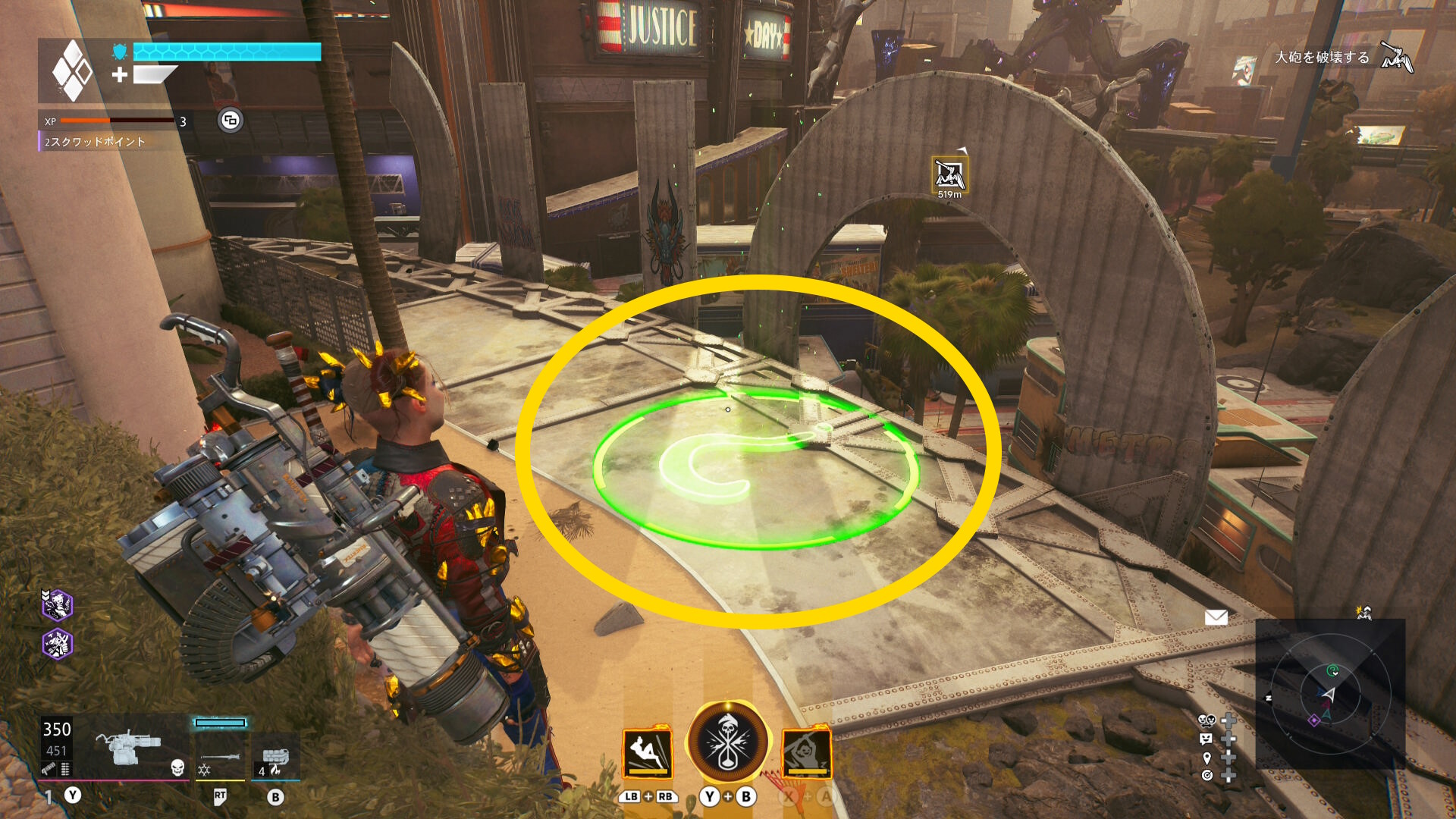Select the minigun weapon slot

click(129, 747)
